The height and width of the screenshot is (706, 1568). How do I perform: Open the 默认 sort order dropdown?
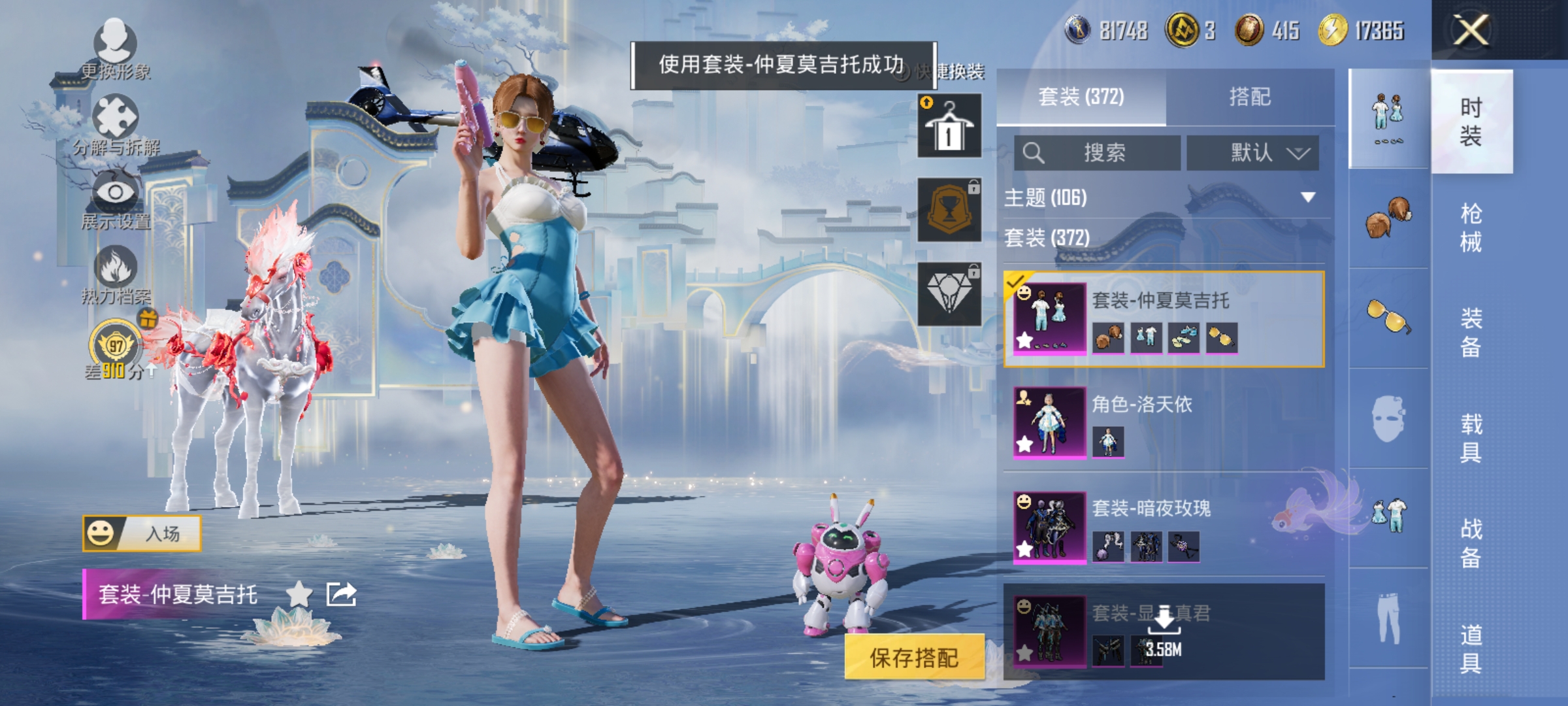(1256, 151)
